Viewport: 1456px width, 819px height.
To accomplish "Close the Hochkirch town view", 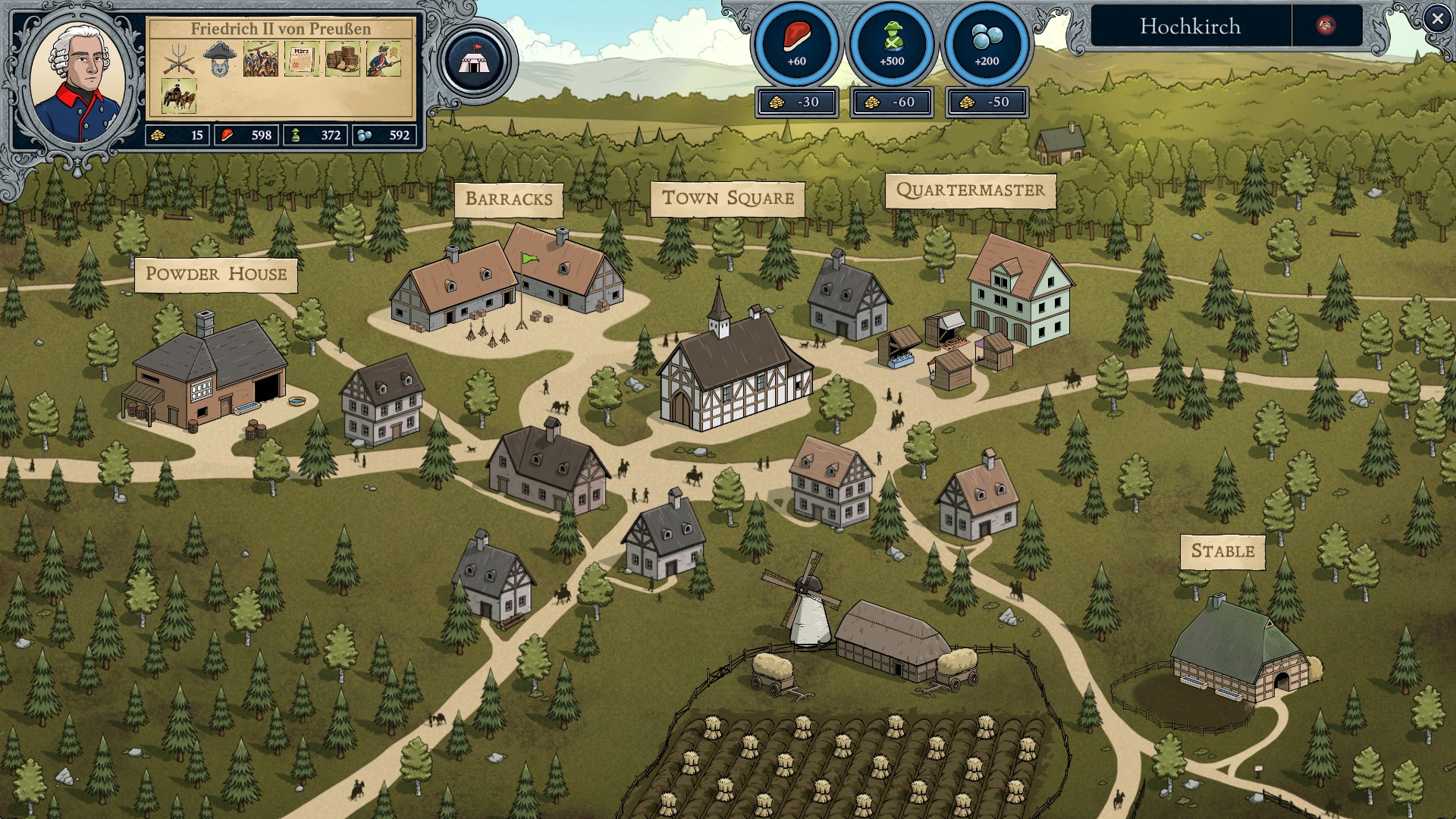I will (1436, 19).
